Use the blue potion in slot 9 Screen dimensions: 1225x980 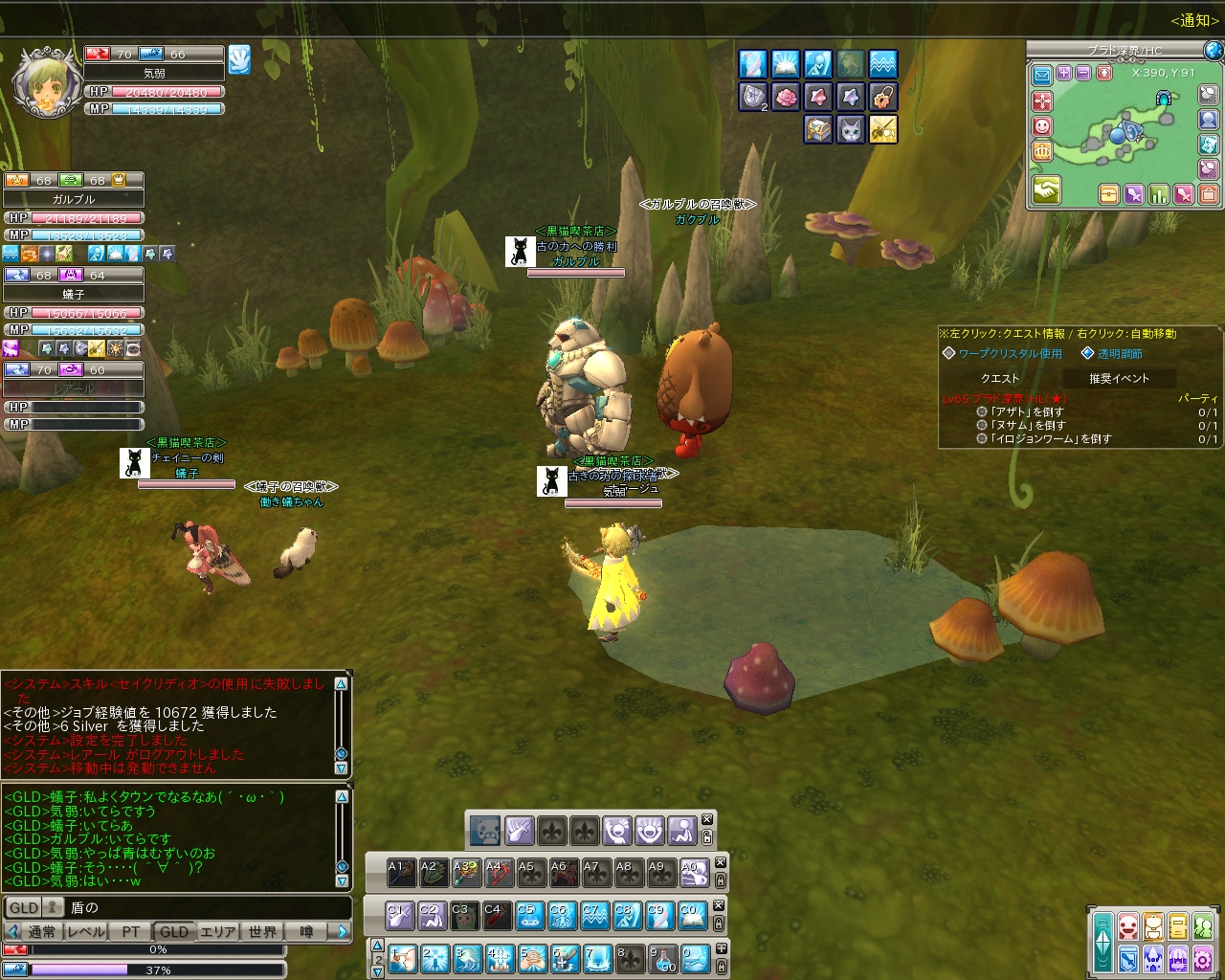click(662, 958)
